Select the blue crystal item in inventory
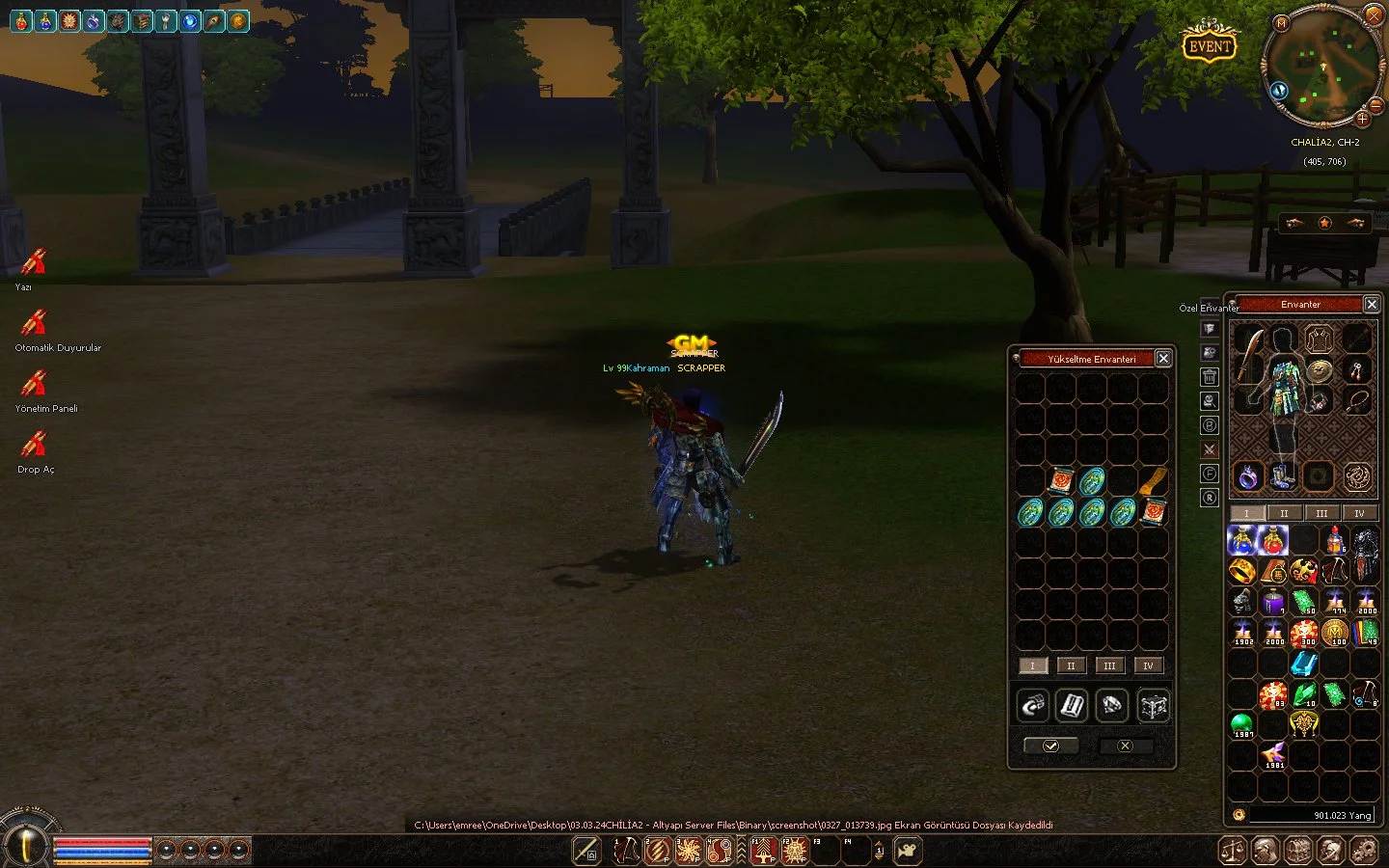1389x868 pixels. tap(1304, 664)
